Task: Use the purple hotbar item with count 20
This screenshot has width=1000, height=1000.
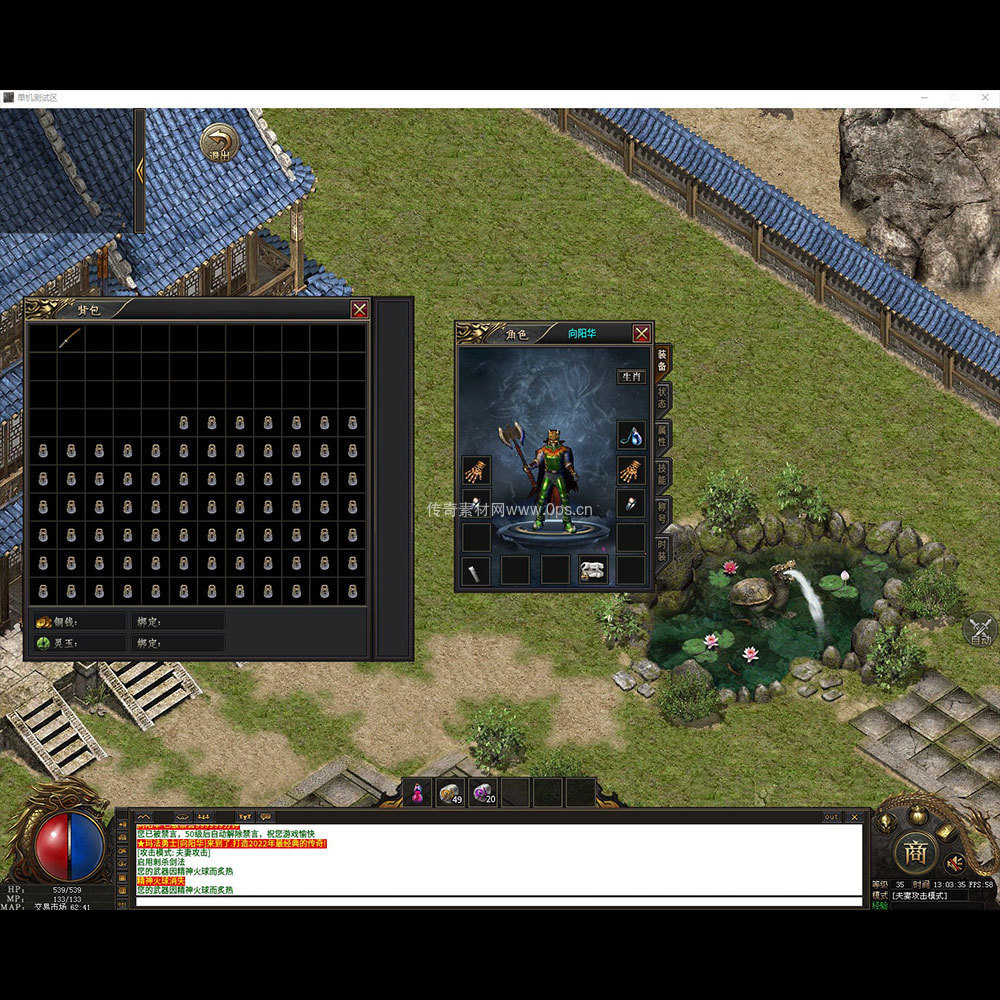Action: pos(483,793)
